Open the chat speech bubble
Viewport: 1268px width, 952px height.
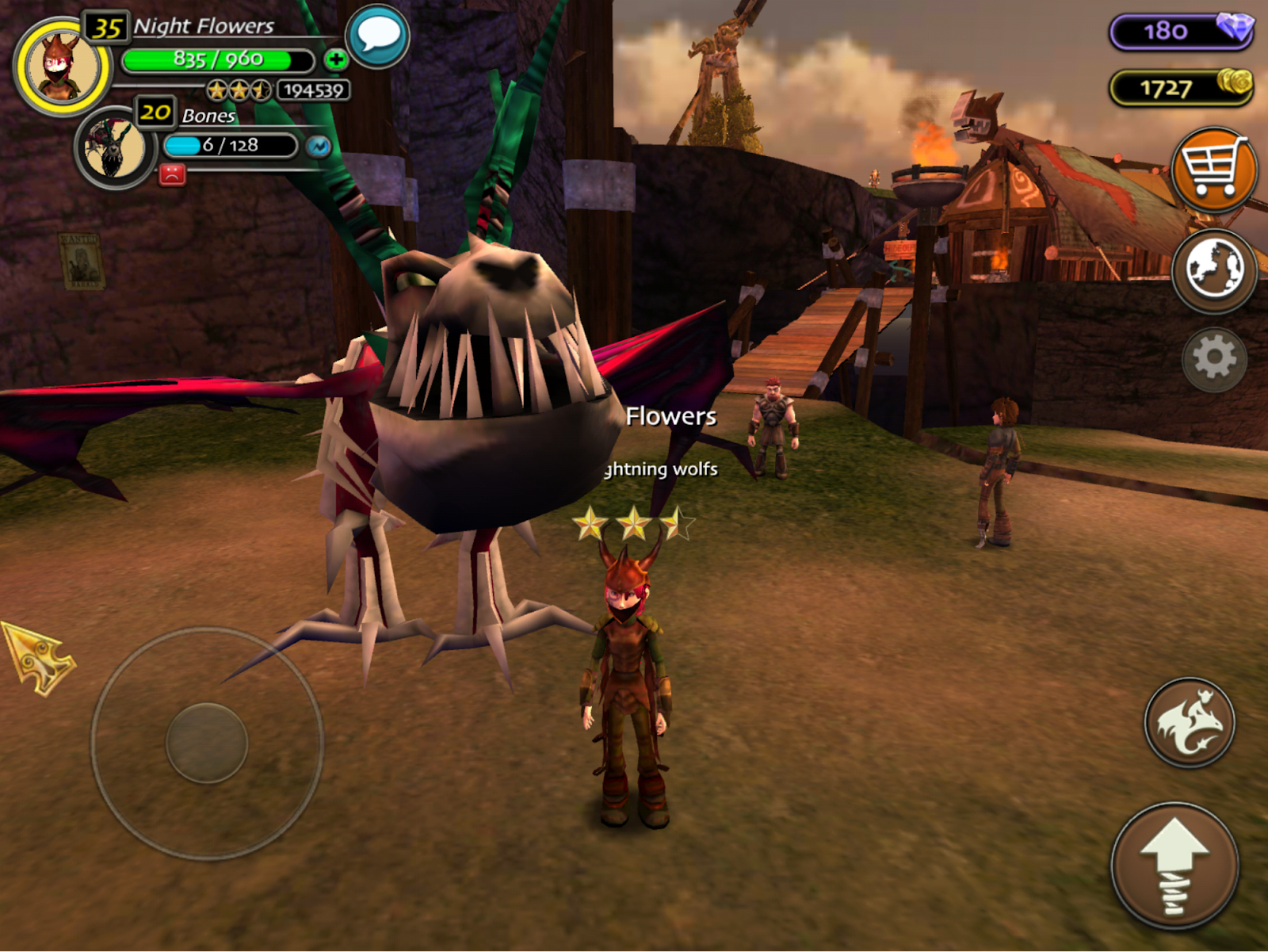378,36
